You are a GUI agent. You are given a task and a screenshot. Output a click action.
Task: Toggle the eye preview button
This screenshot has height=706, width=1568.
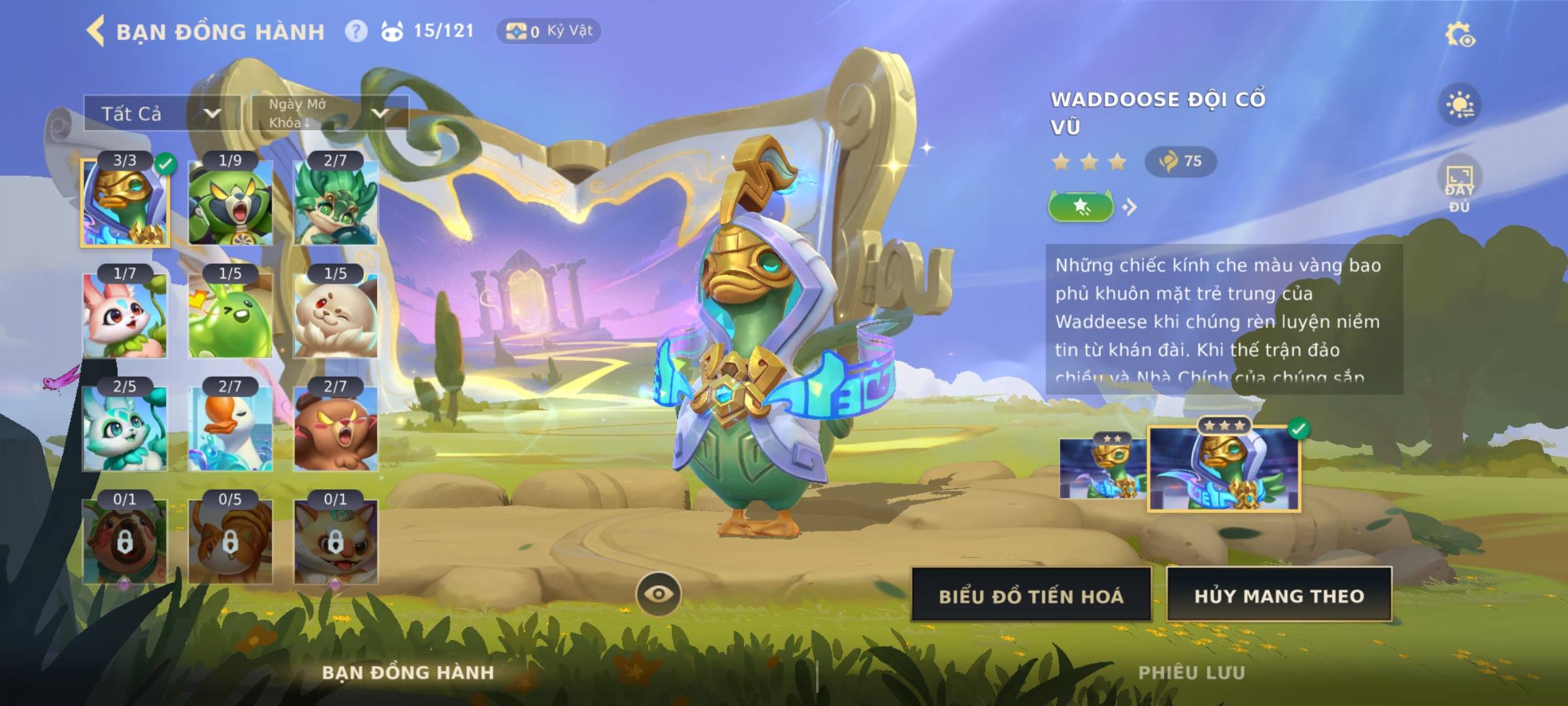[x=658, y=594]
